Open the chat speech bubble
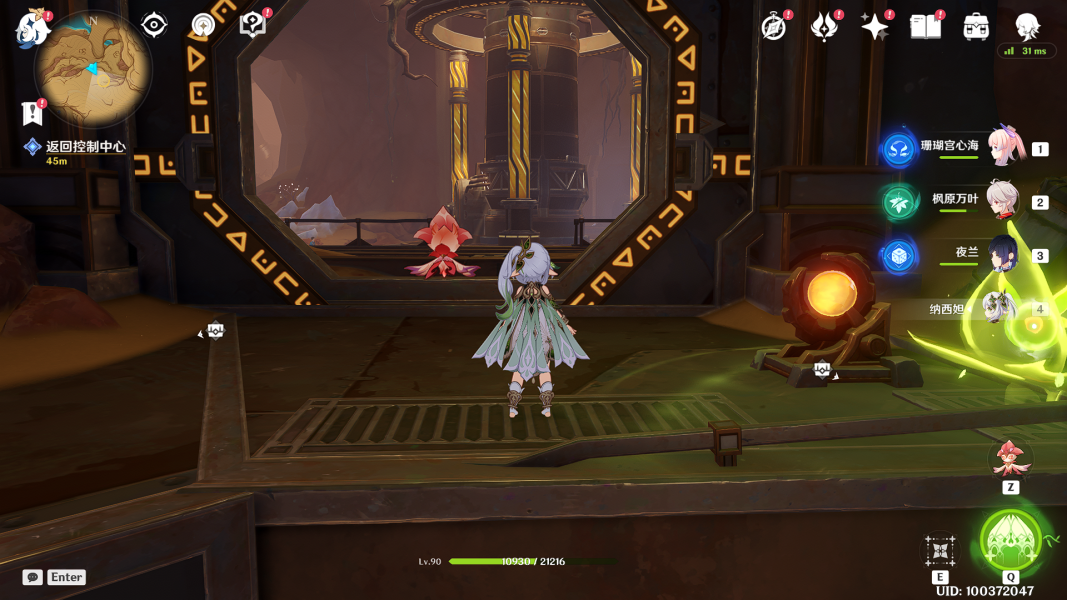Viewport: 1067px width, 600px height. pos(33,577)
